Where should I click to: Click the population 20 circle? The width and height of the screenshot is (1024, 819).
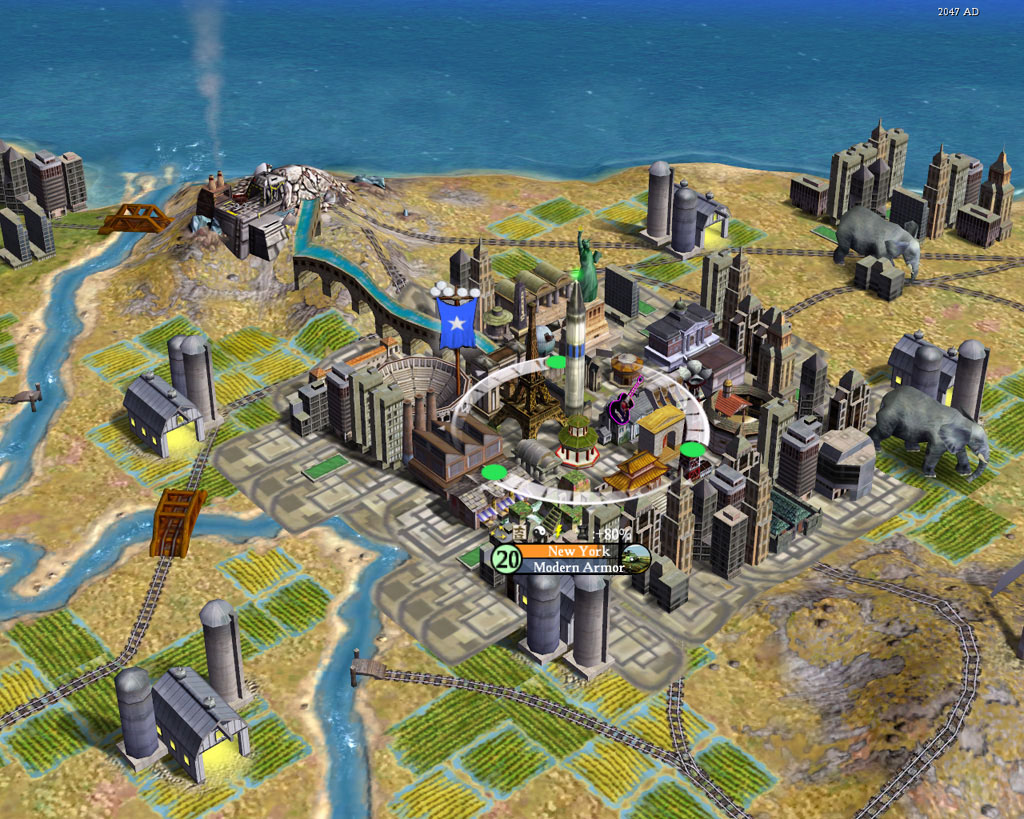pos(507,559)
